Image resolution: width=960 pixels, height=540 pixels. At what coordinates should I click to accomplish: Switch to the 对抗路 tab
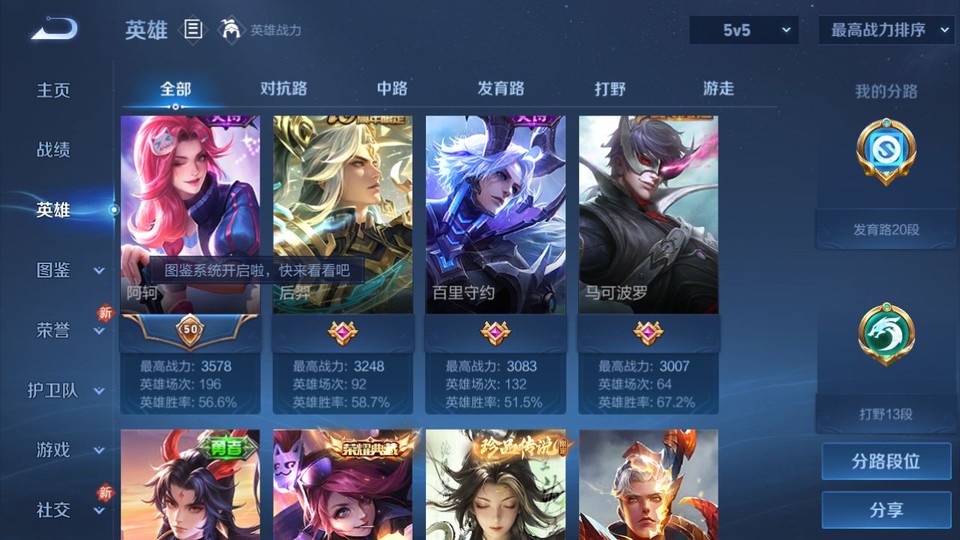click(x=283, y=88)
